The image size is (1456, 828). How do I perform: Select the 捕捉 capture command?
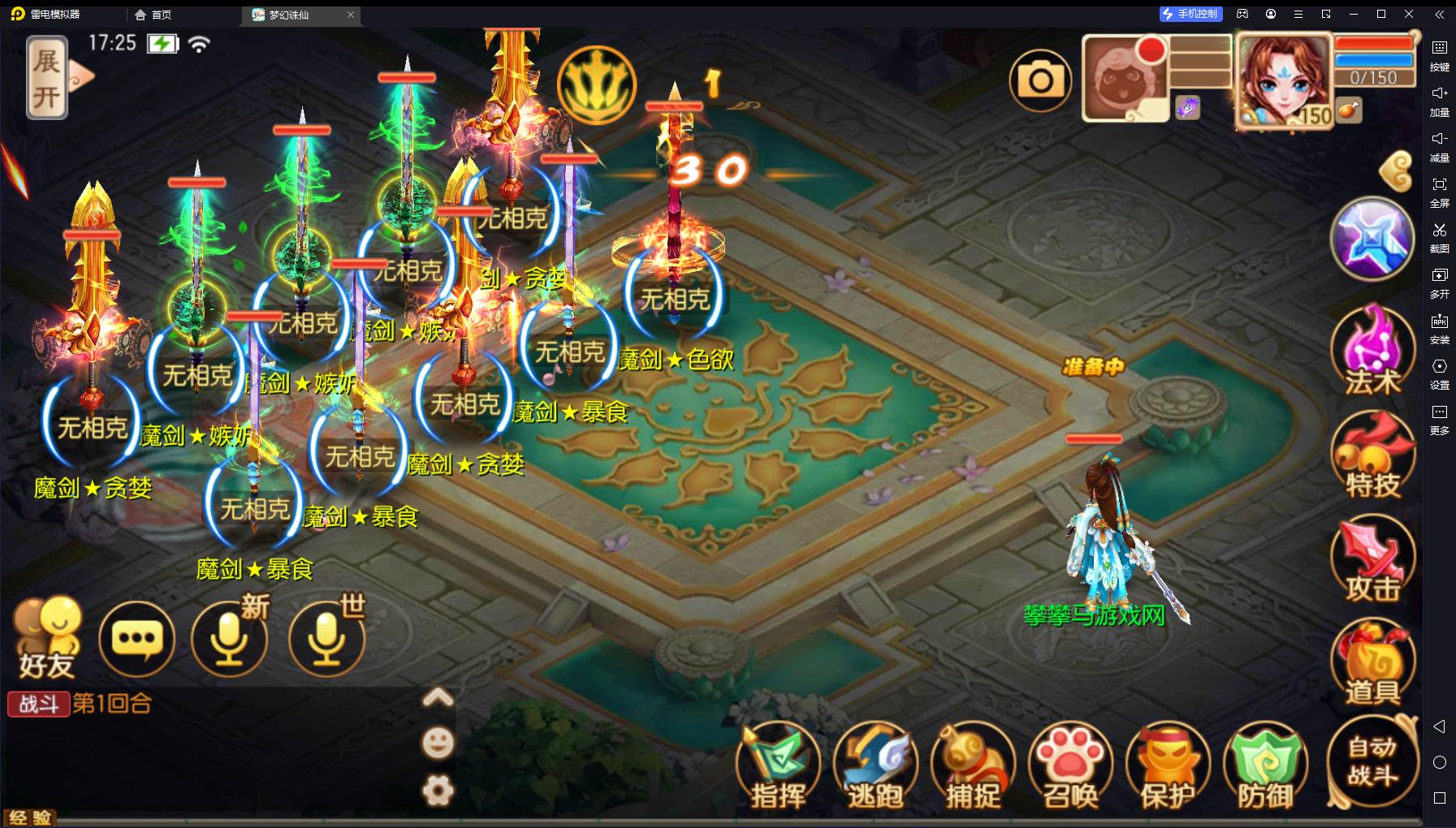tap(973, 767)
